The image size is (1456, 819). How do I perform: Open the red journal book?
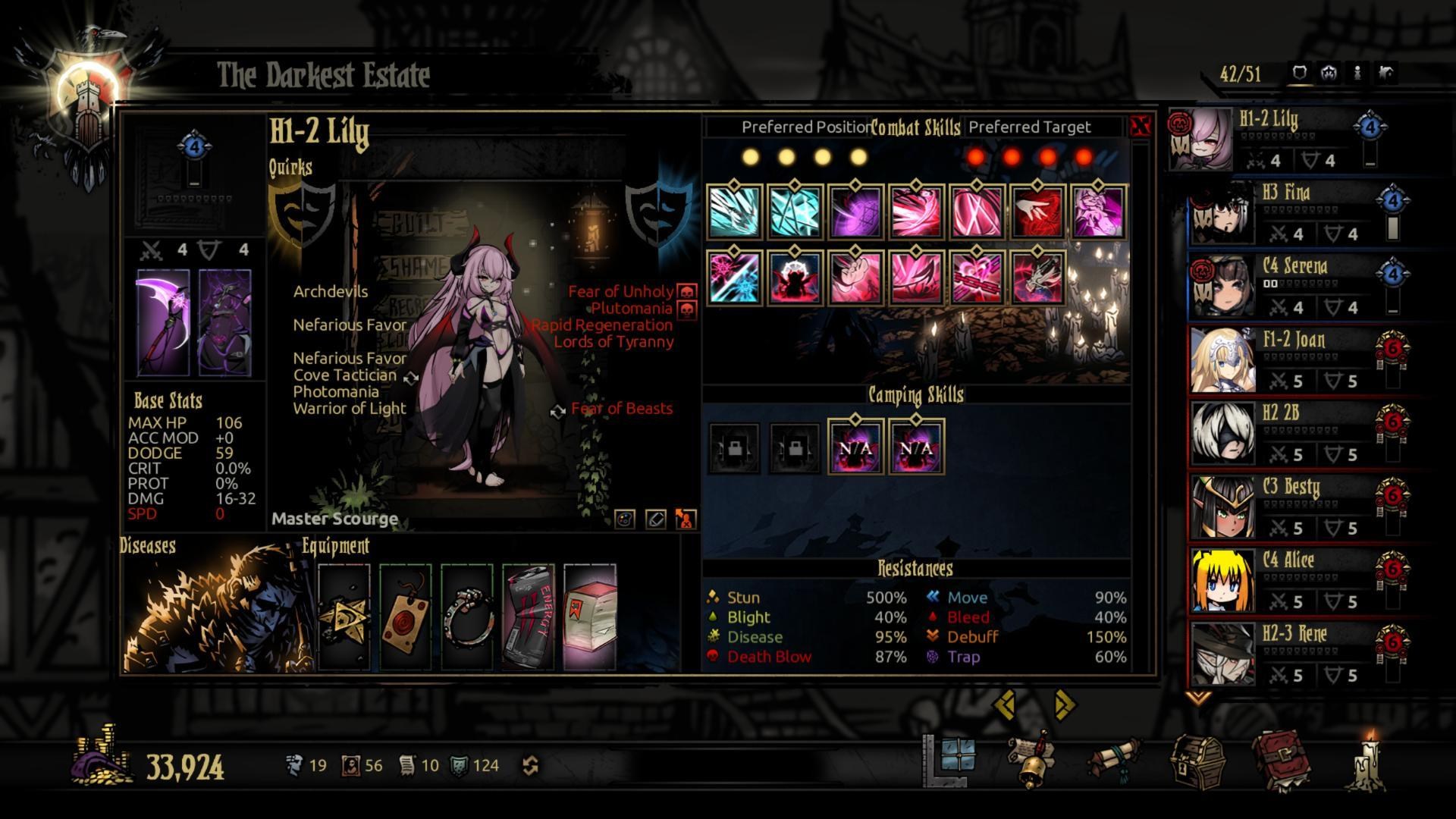(1282, 762)
